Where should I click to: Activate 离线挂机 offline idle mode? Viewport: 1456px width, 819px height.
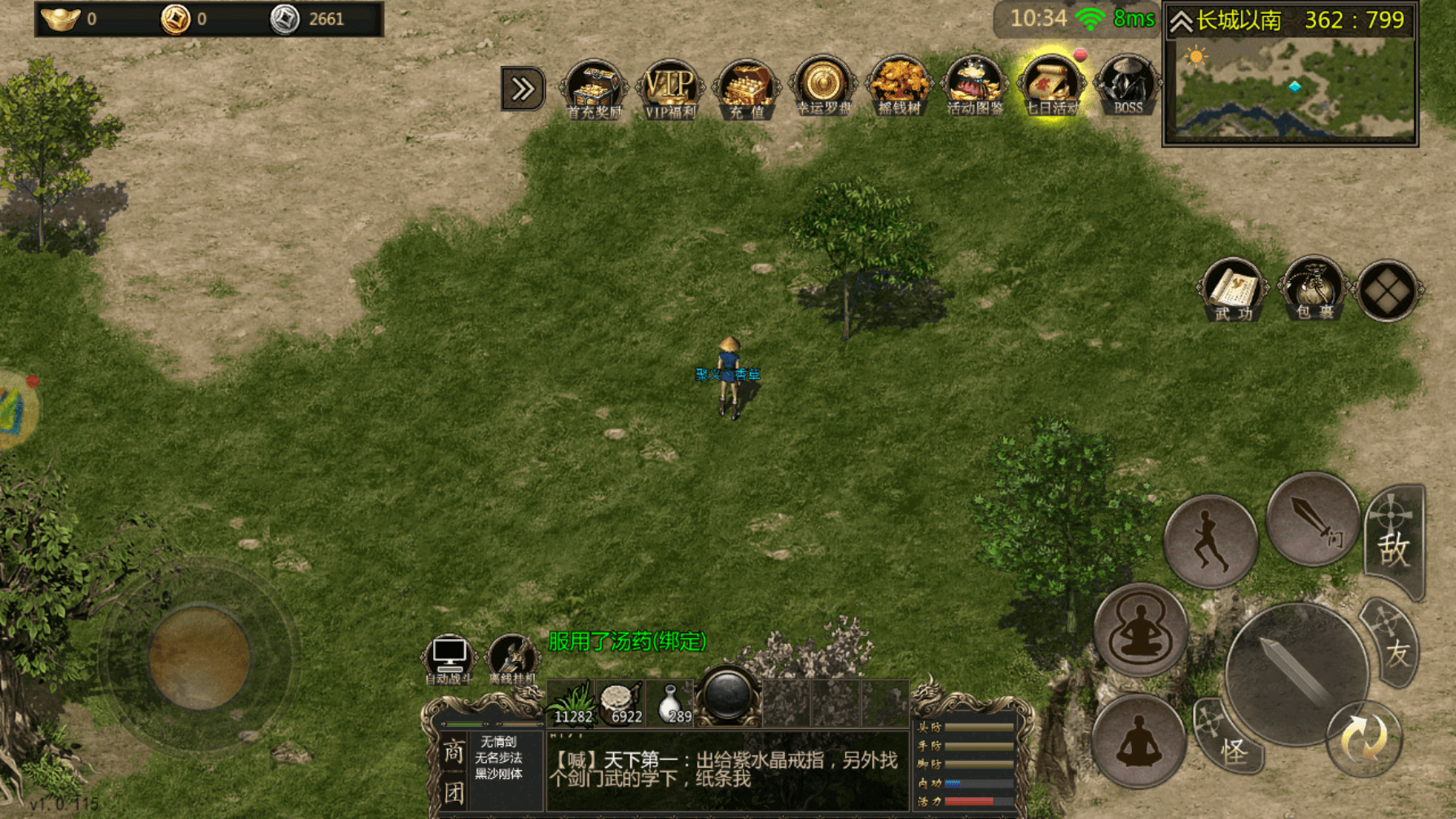click(x=511, y=659)
